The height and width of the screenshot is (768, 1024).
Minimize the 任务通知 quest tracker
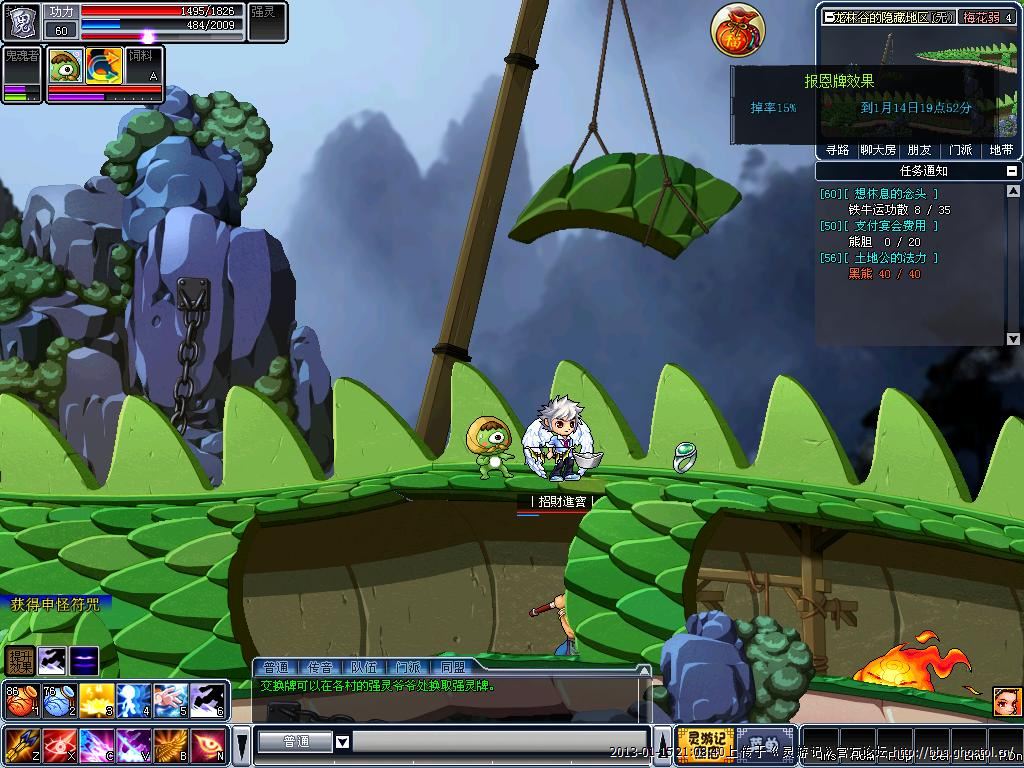click(1012, 171)
